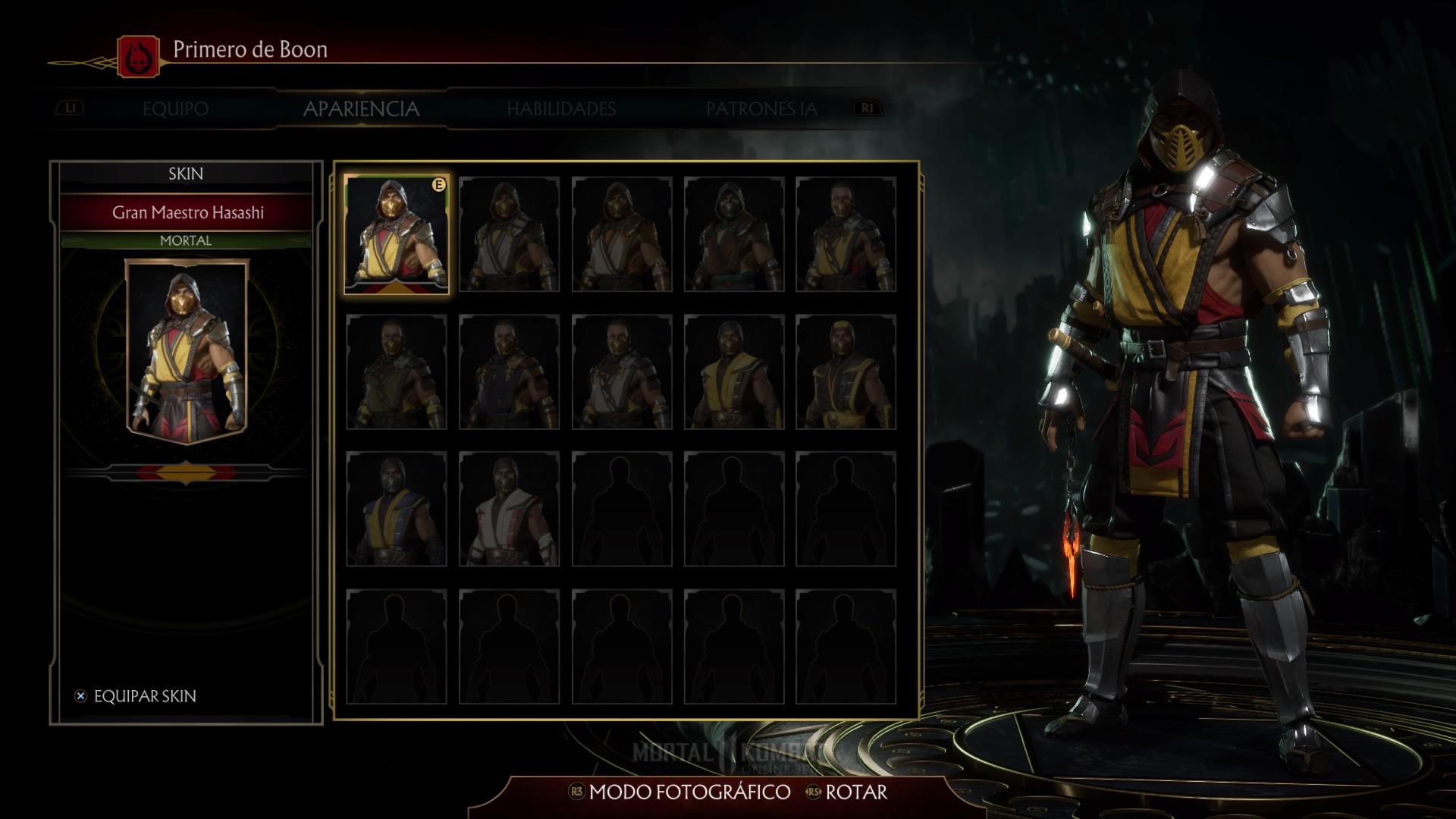Open the APARIENCIA tab
The width and height of the screenshot is (1456, 819).
(x=361, y=109)
